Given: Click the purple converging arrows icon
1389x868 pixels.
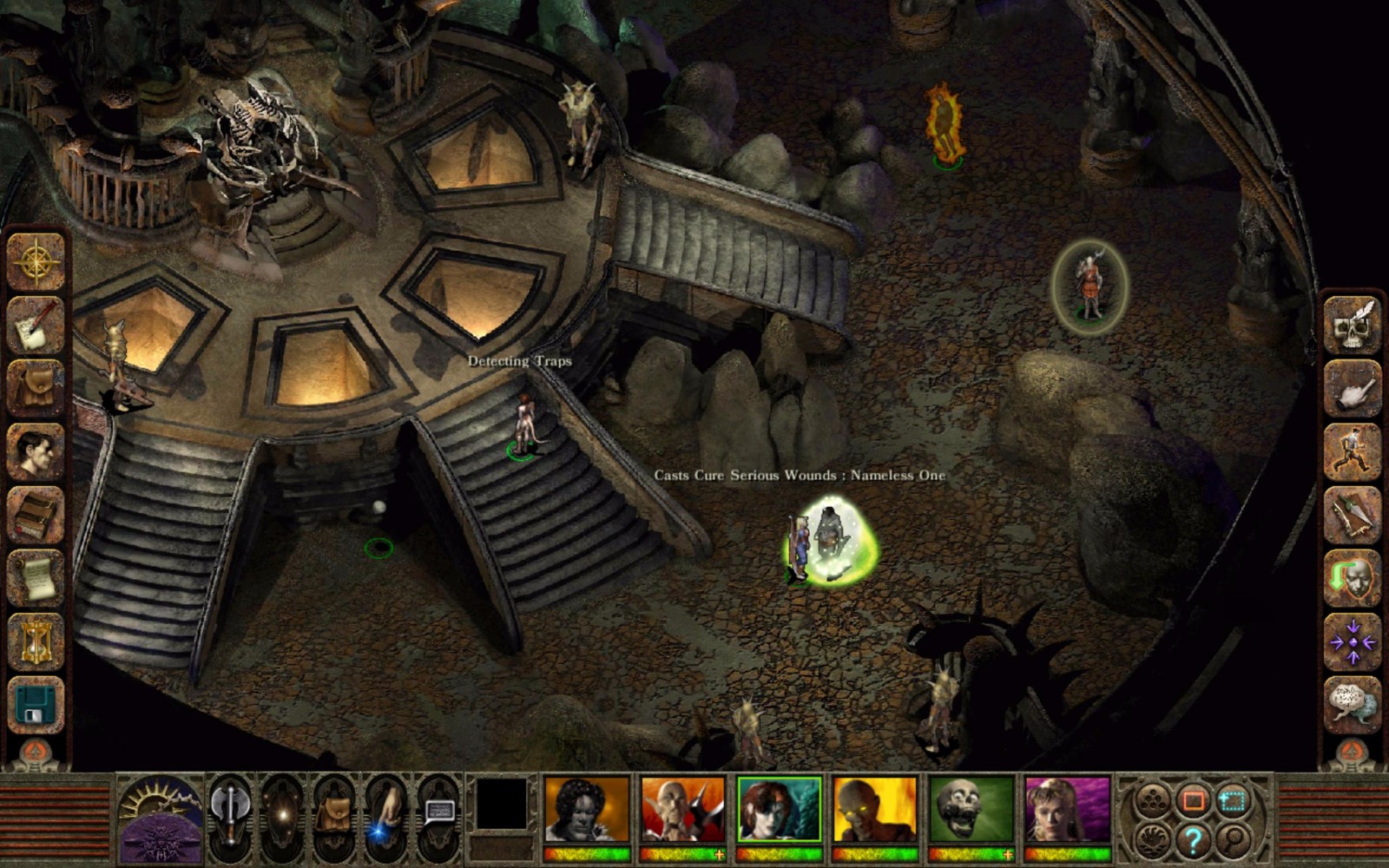Looking at the screenshot, I should tap(1352, 642).
